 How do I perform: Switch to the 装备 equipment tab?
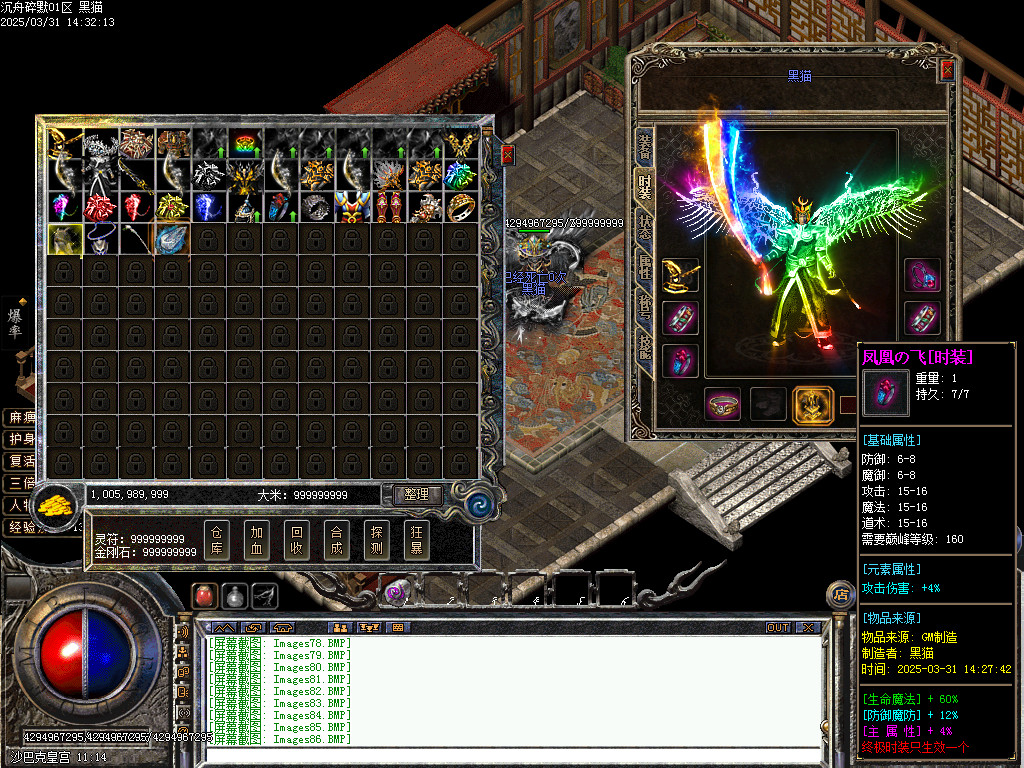[x=645, y=147]
